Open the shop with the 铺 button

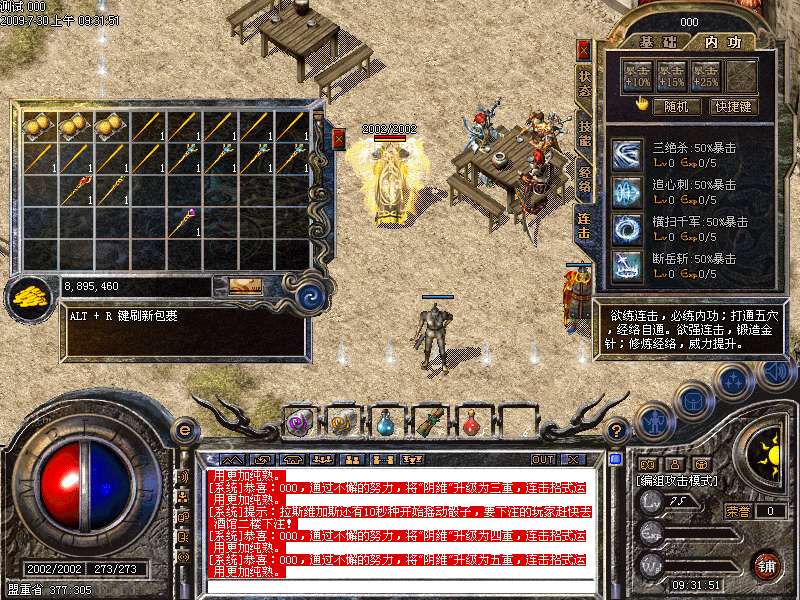766,565
